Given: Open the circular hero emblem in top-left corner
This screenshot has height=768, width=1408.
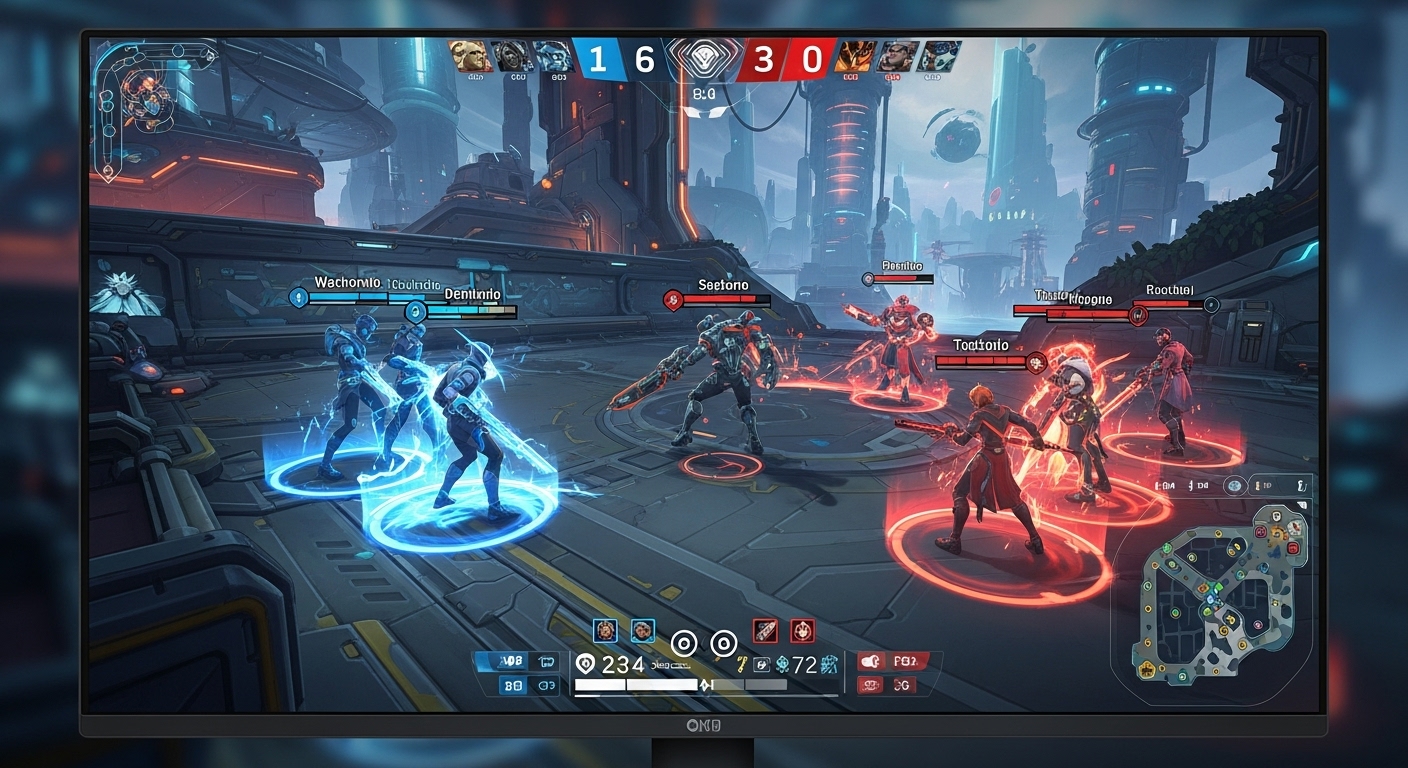Looking at the screenshot, I should coord(143,93).
